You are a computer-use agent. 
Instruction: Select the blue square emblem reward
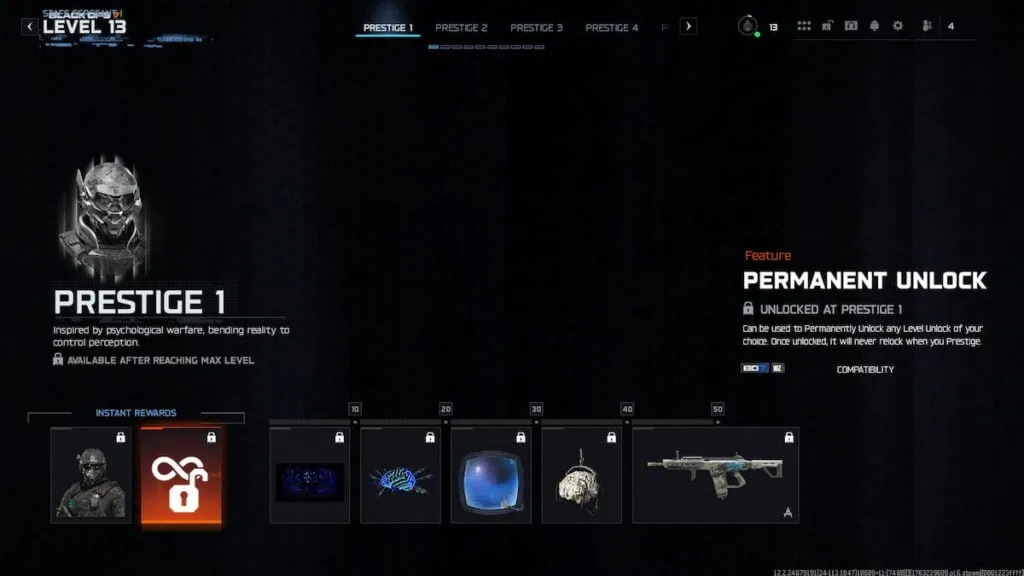[491, 476]
